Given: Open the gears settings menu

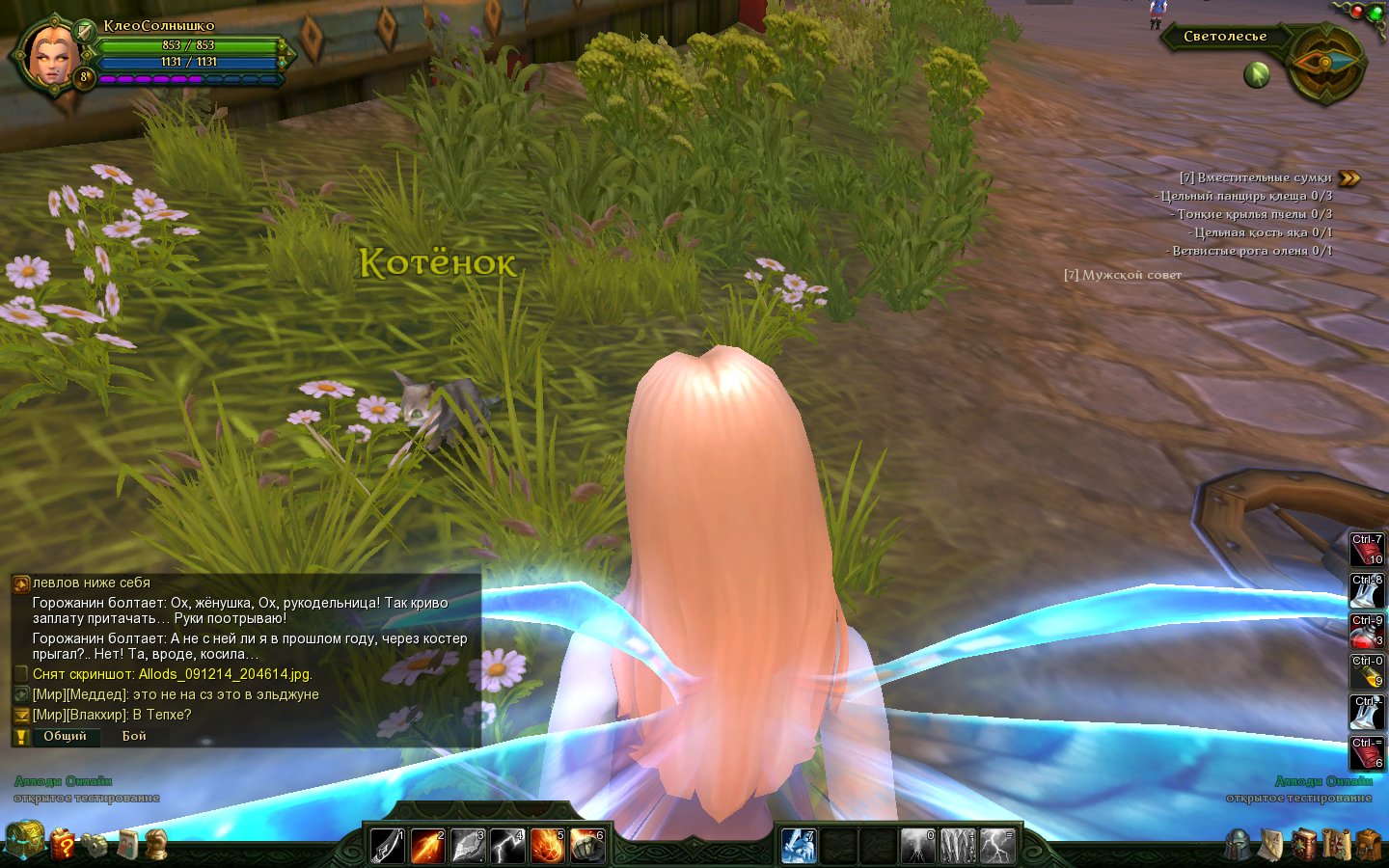Looking at the screenshot, I should point(95,845).
